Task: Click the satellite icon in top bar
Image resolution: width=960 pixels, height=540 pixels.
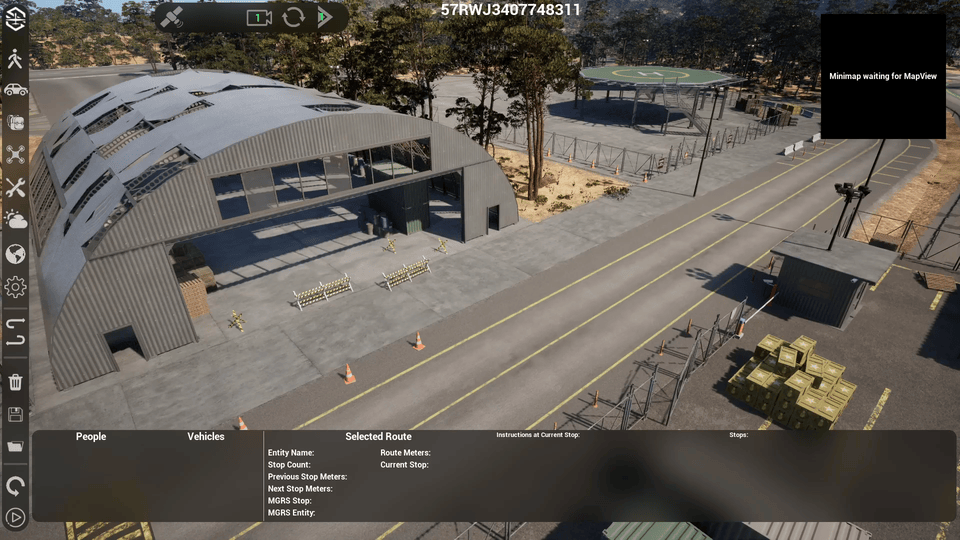Action: [172, 18]
